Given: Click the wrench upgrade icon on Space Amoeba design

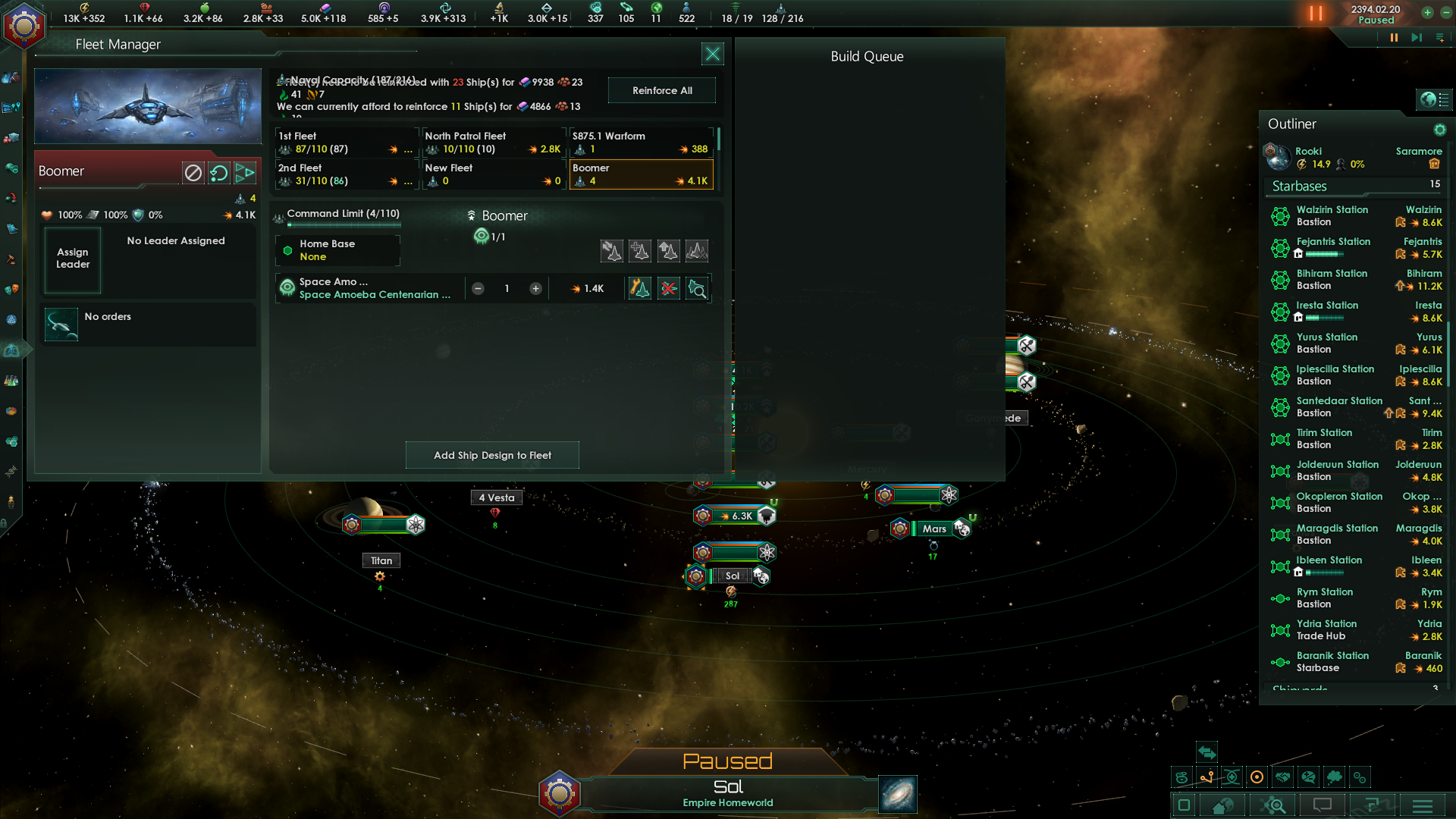Looking at the screenshot, I should [x=639, y=288].
